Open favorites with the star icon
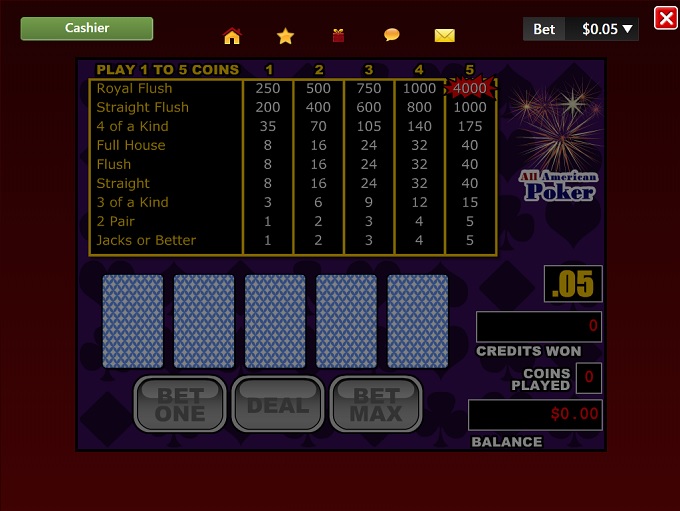Screen dimensions: 680x511 click(x=285, y=36)
